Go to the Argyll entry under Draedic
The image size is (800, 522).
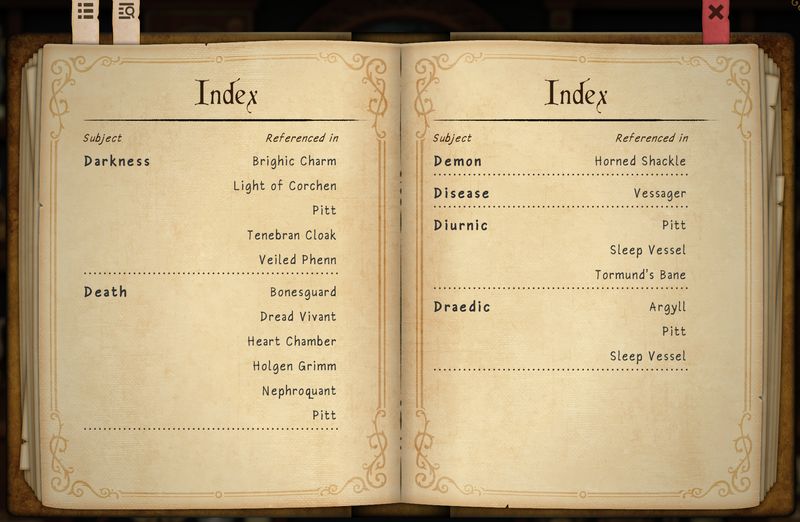pos(667,307)
